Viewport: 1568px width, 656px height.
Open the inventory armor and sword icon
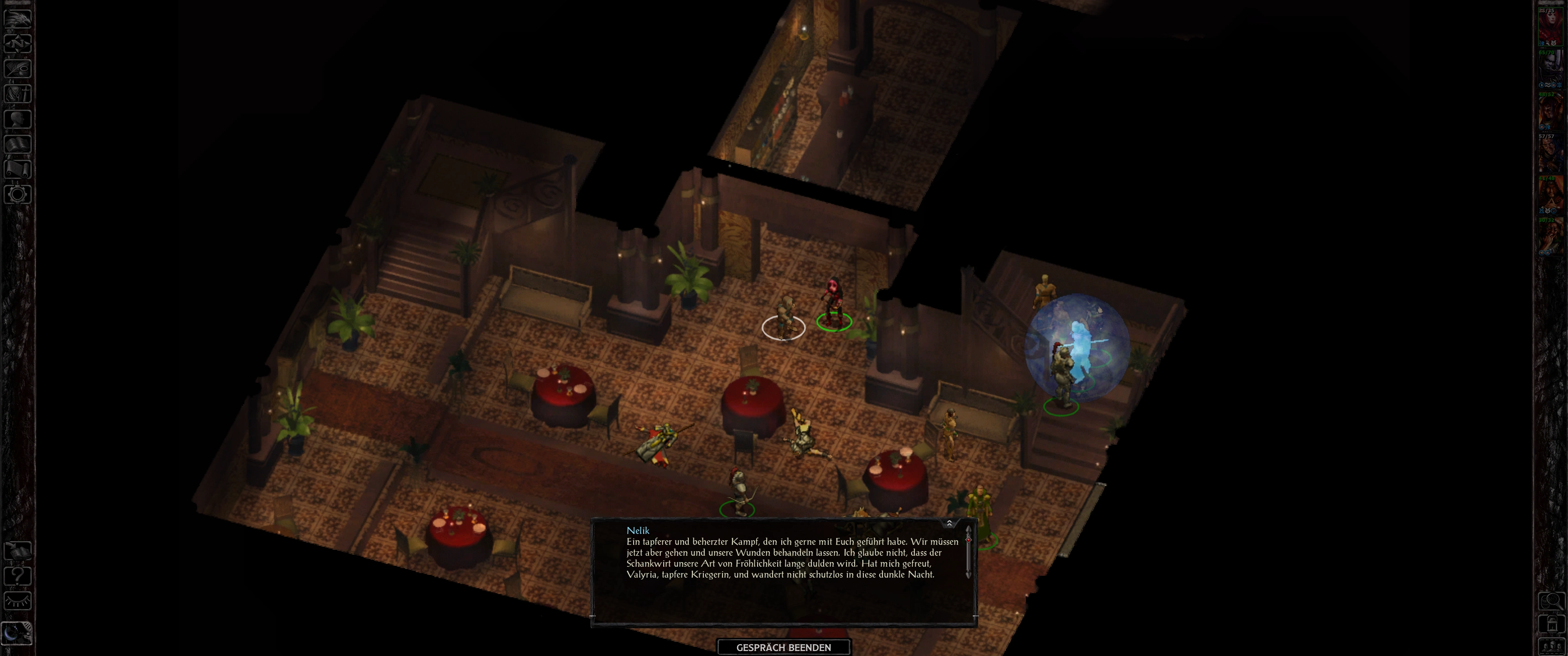click(18, 94)
